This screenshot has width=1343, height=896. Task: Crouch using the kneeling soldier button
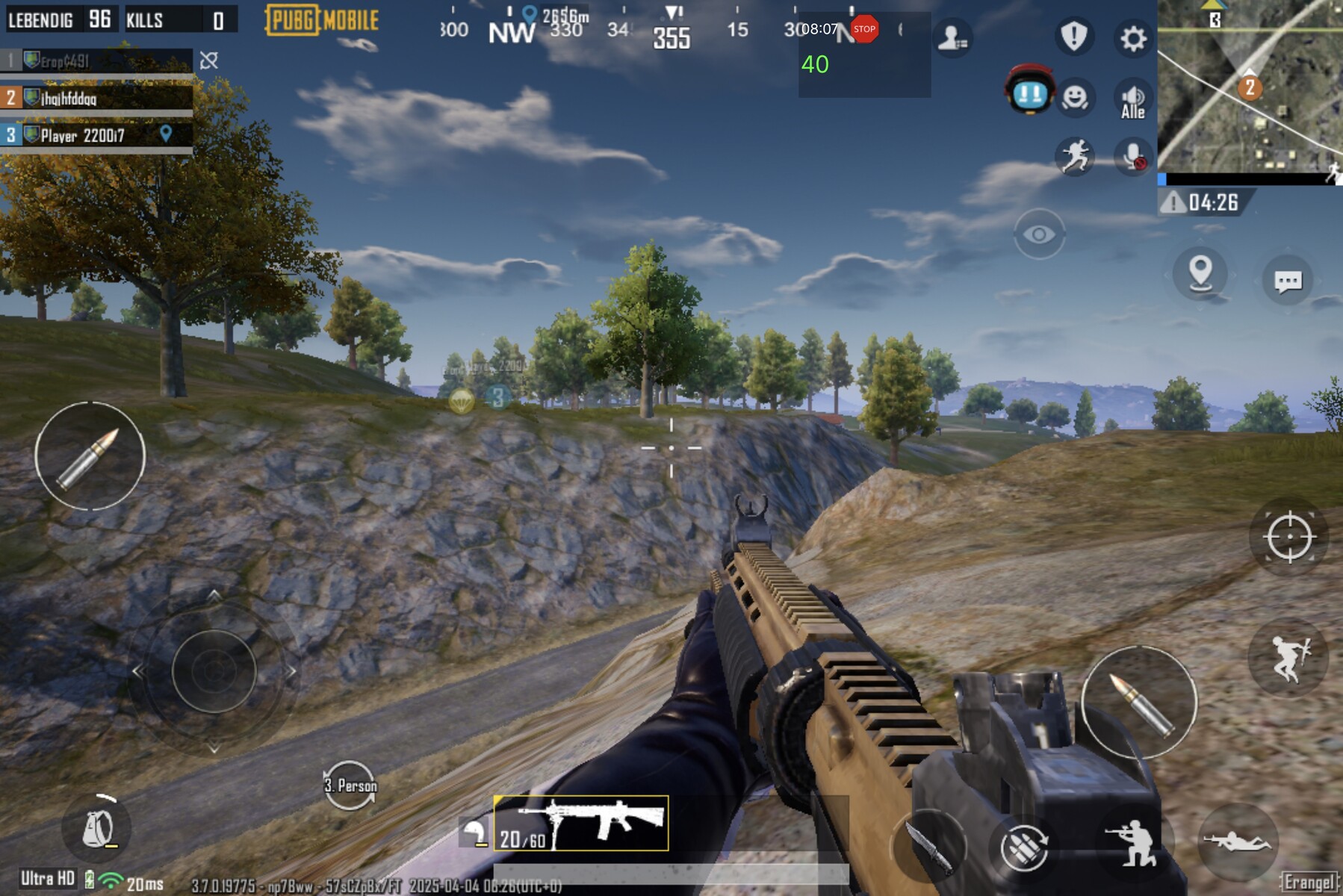coord(1131,844)
